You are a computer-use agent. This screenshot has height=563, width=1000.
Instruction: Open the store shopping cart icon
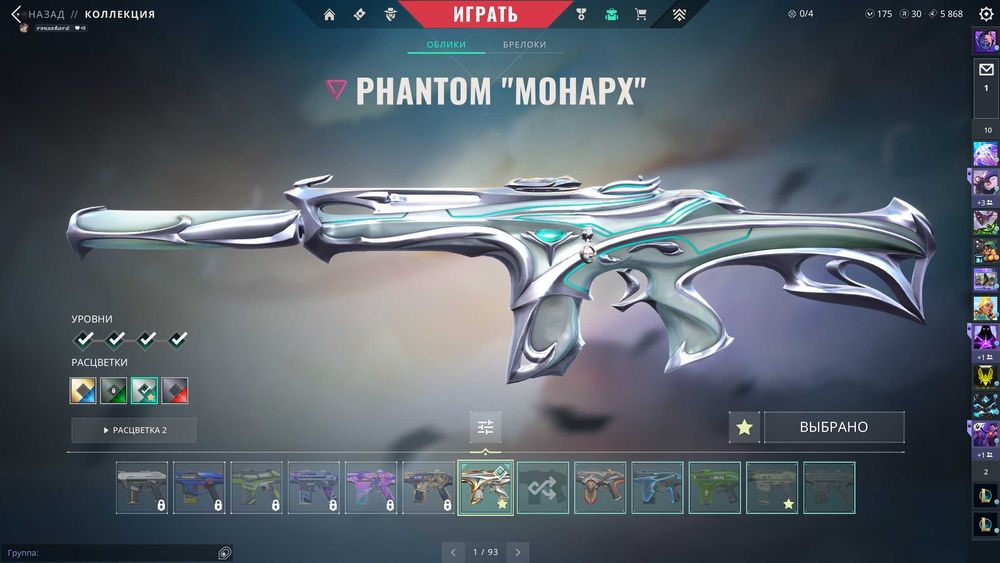[641, 15]
